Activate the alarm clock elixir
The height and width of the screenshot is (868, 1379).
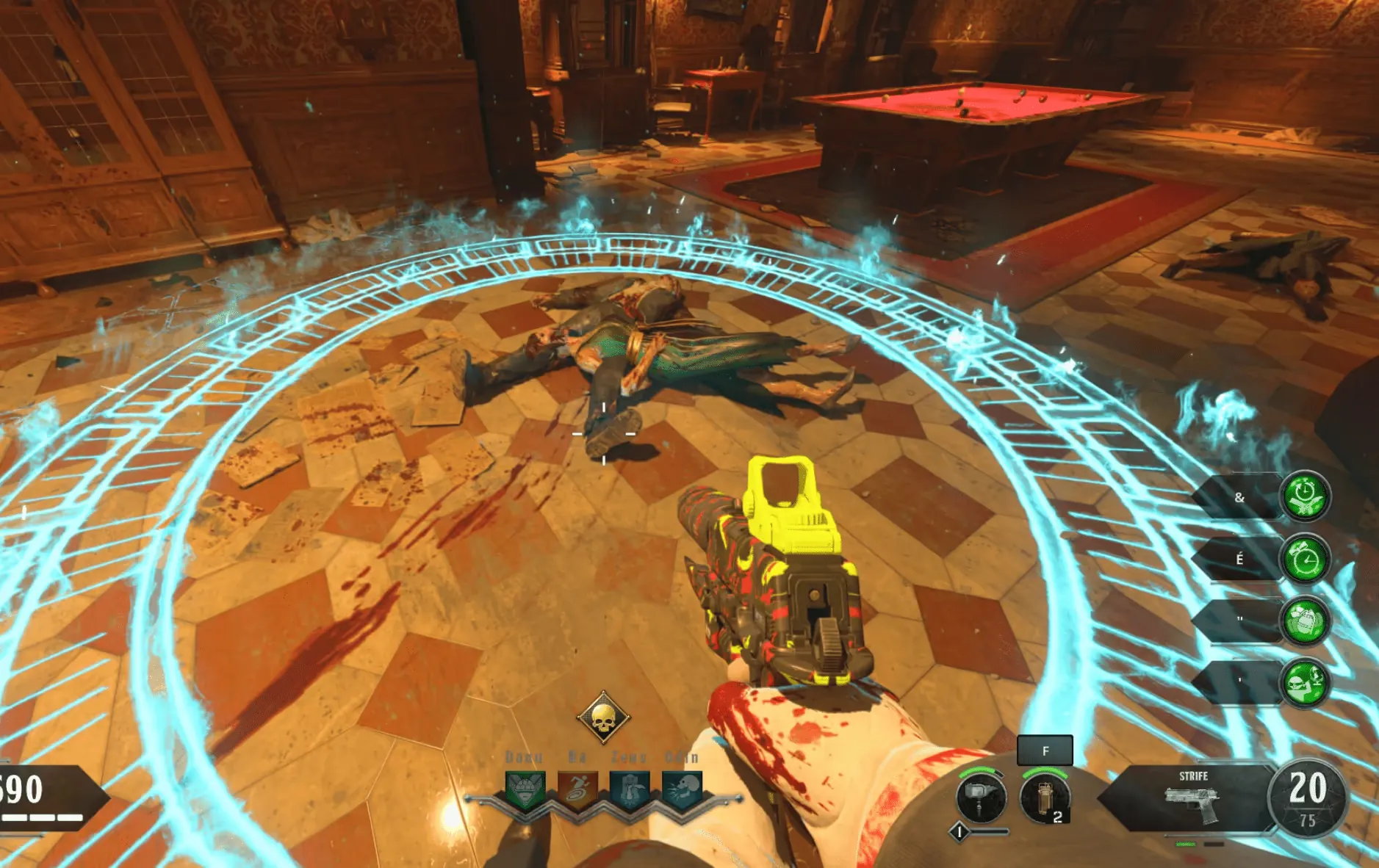1305,560
